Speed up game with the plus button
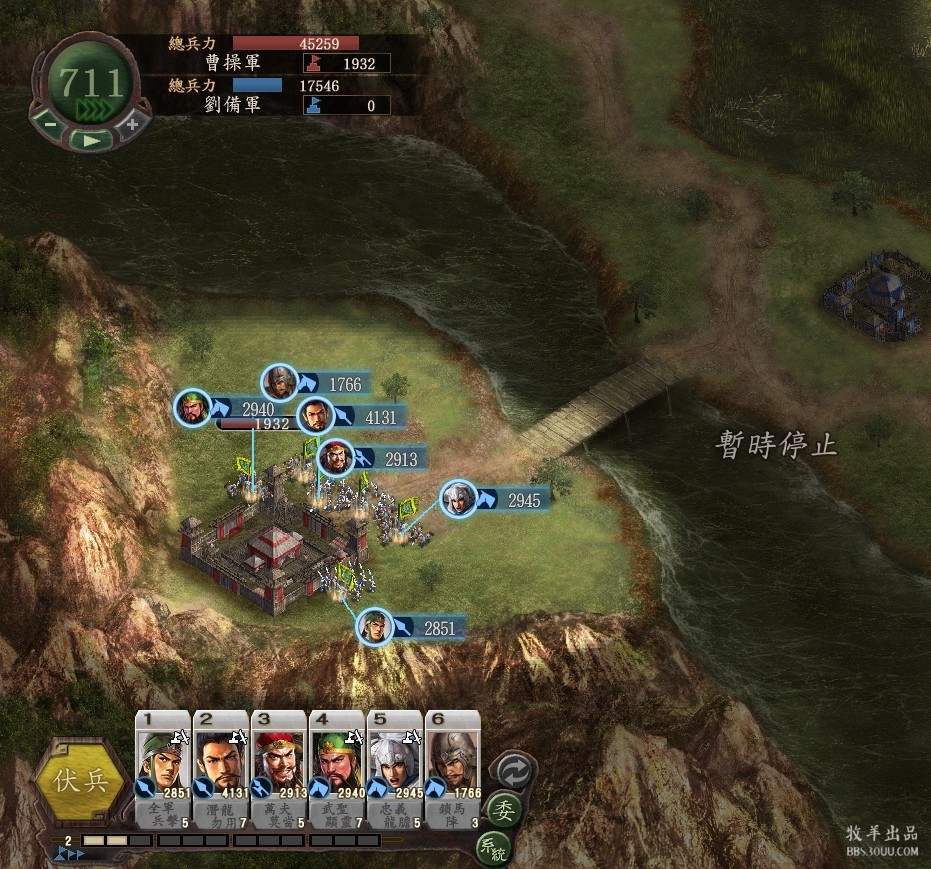The image size is (931, 869). pos(132,125)
